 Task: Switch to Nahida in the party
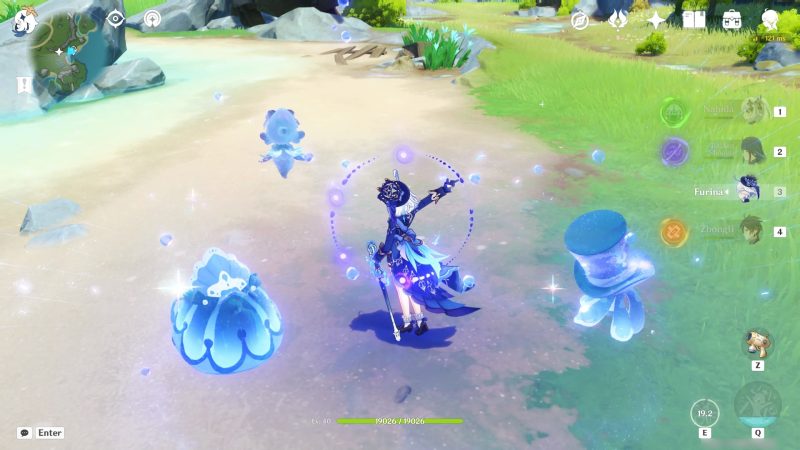(752, 111)
